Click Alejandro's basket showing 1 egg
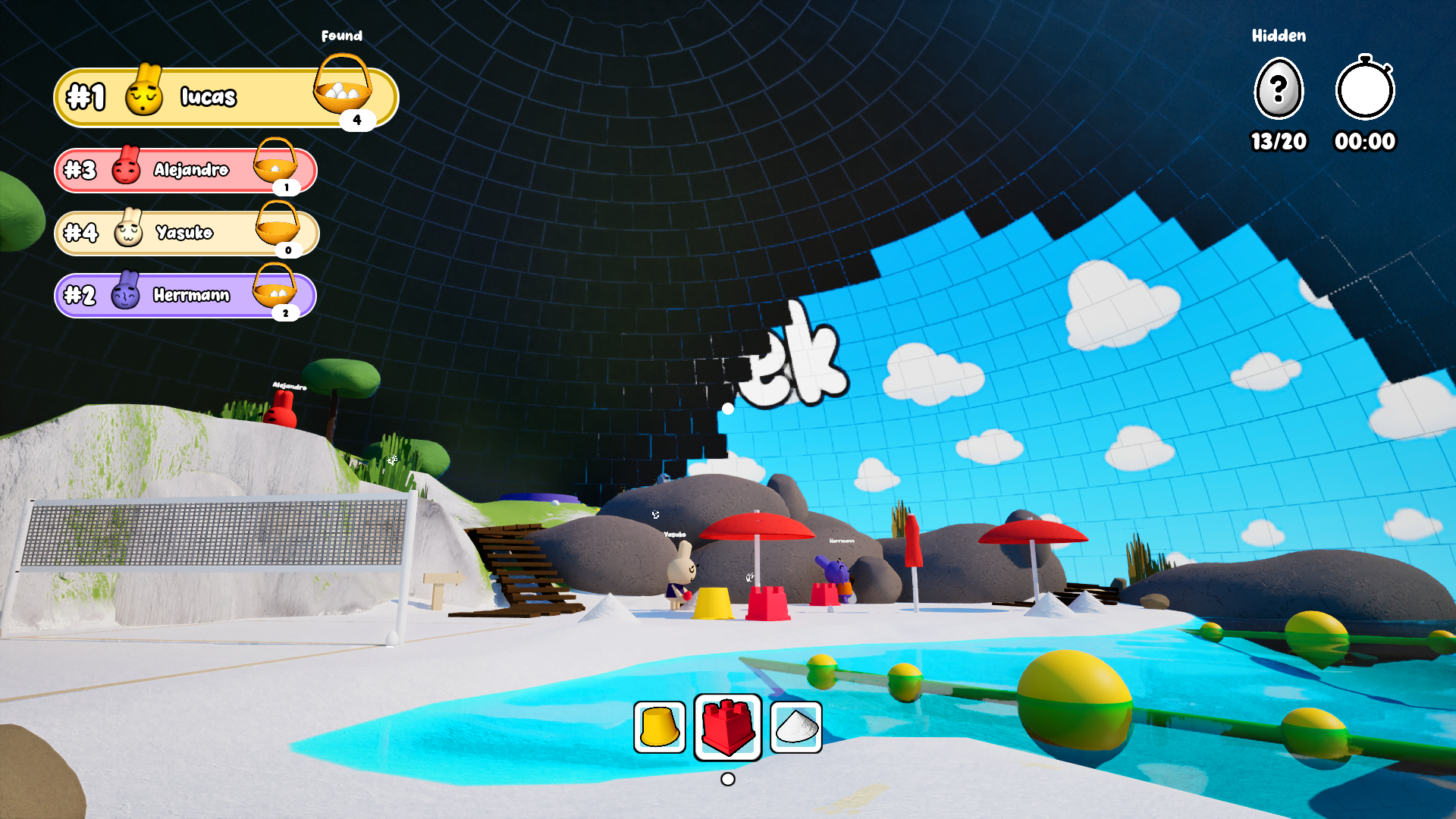Screen dimensions: 1456x819 point(277,168)
